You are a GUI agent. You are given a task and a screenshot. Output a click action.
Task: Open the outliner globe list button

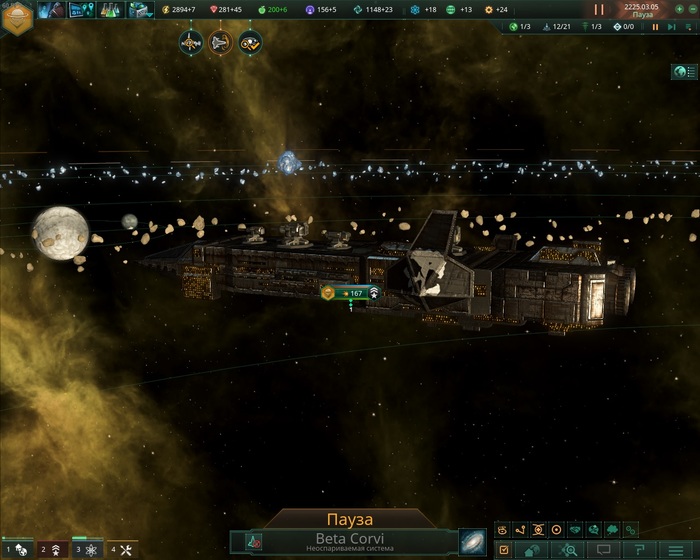[x=684, y=72]
